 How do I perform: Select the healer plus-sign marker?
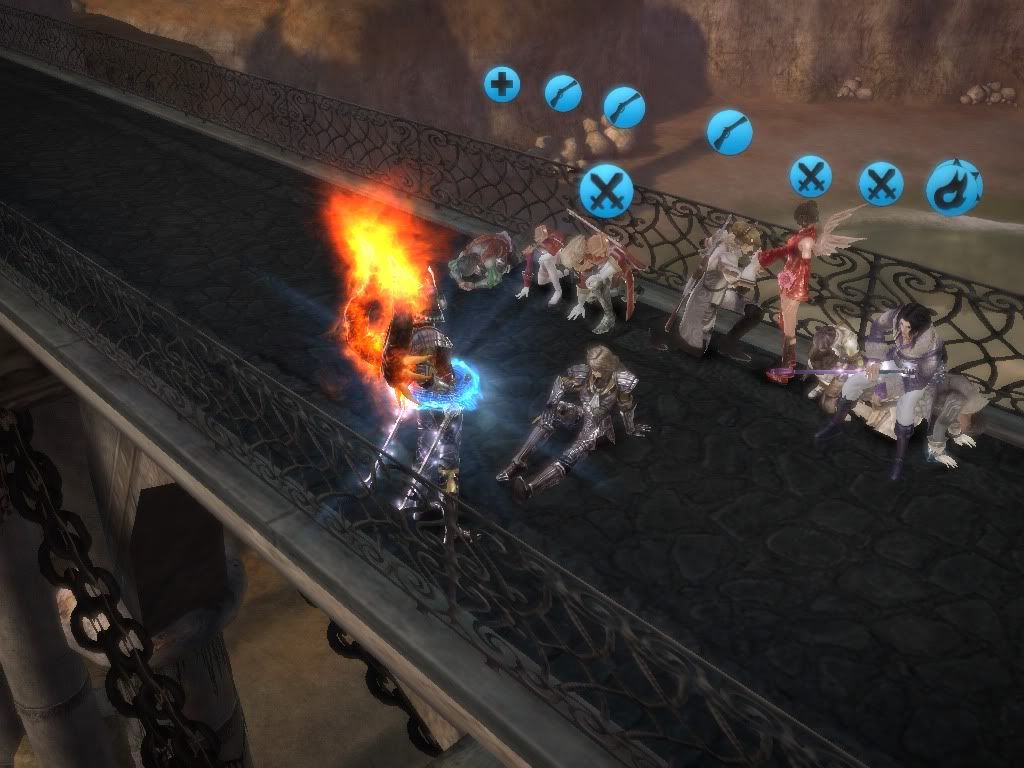pyautogui.click(x=502, y=84)
